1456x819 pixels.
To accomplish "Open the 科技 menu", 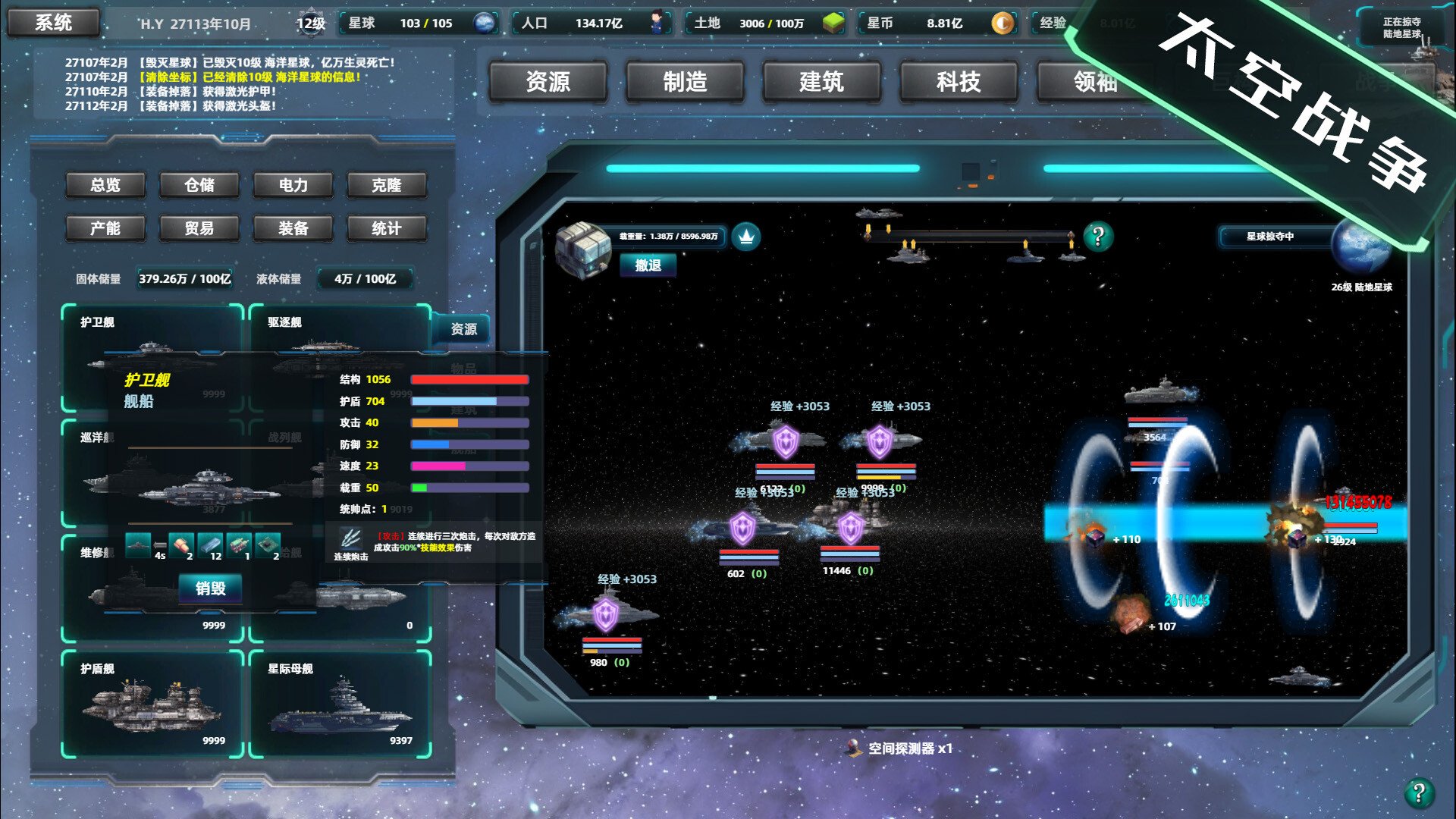I will tap(958, 83).
